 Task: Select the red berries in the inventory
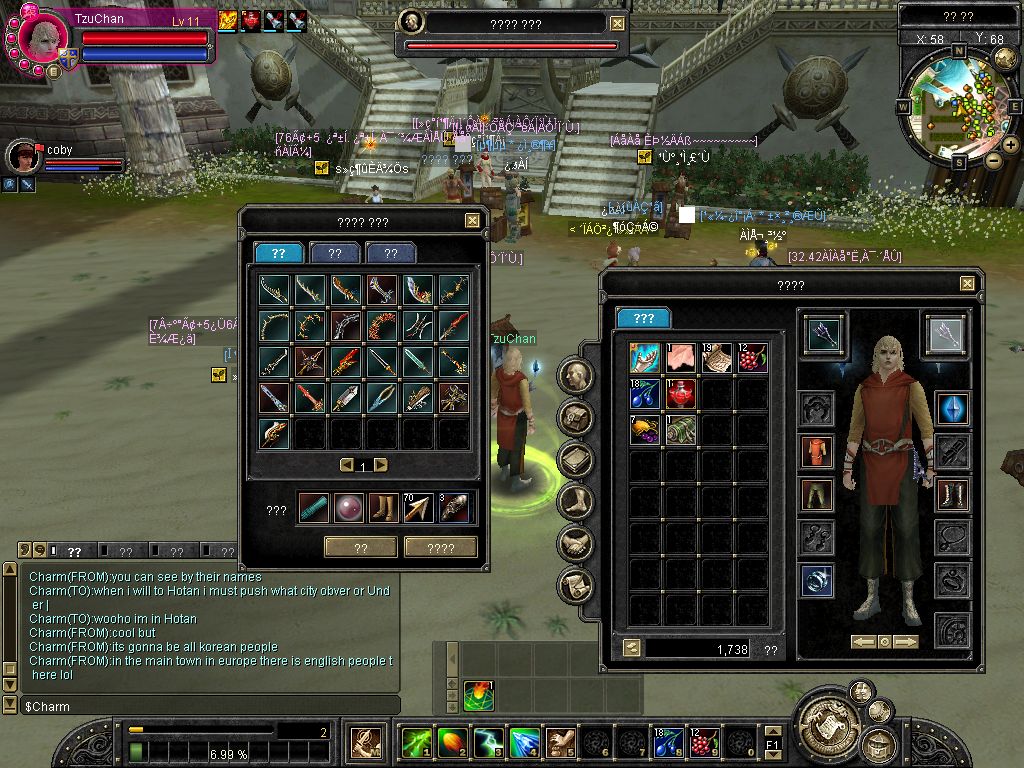point(751,358)
